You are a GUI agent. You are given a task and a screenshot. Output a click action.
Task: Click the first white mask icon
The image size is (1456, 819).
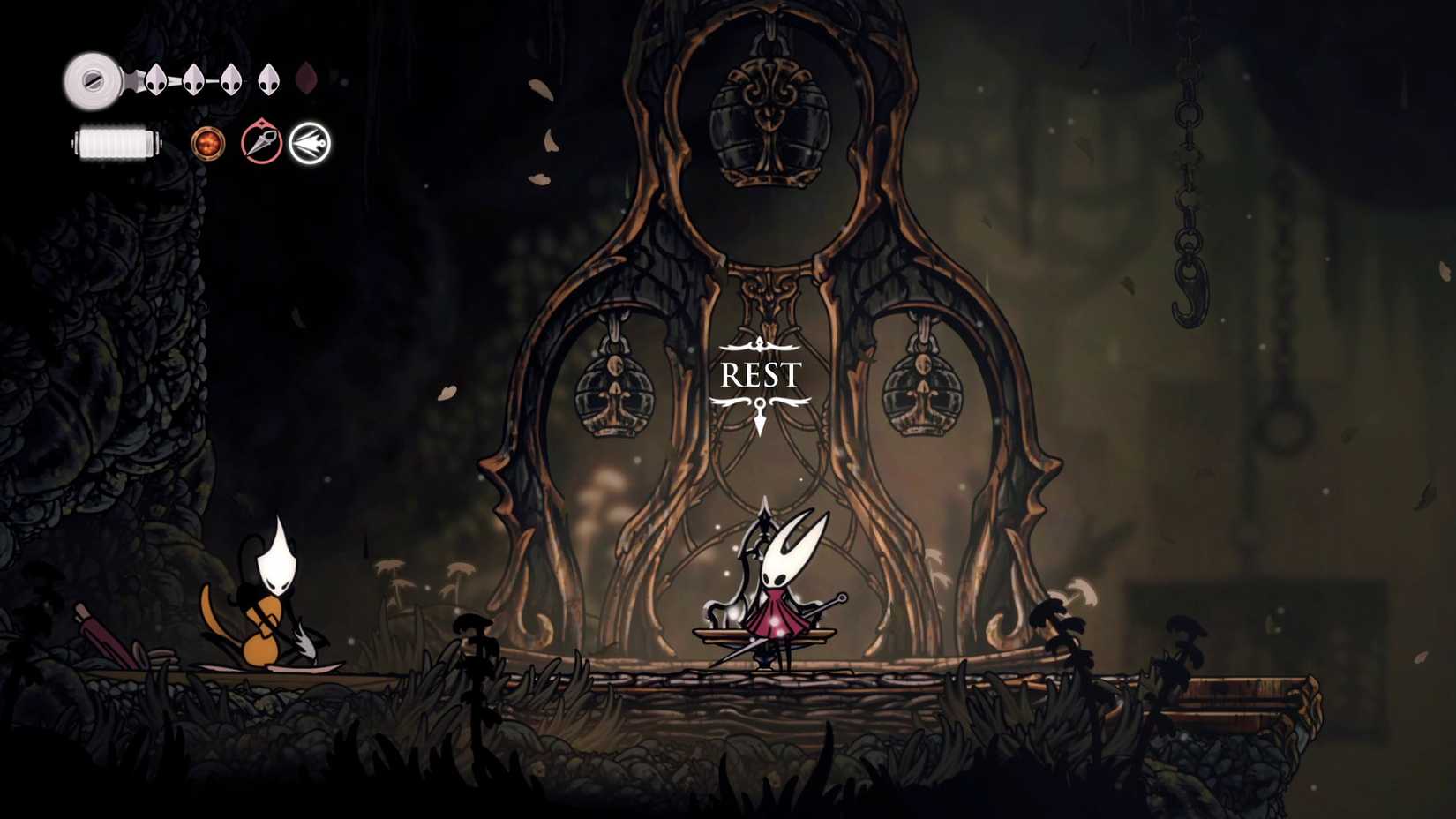coord(157,79)
